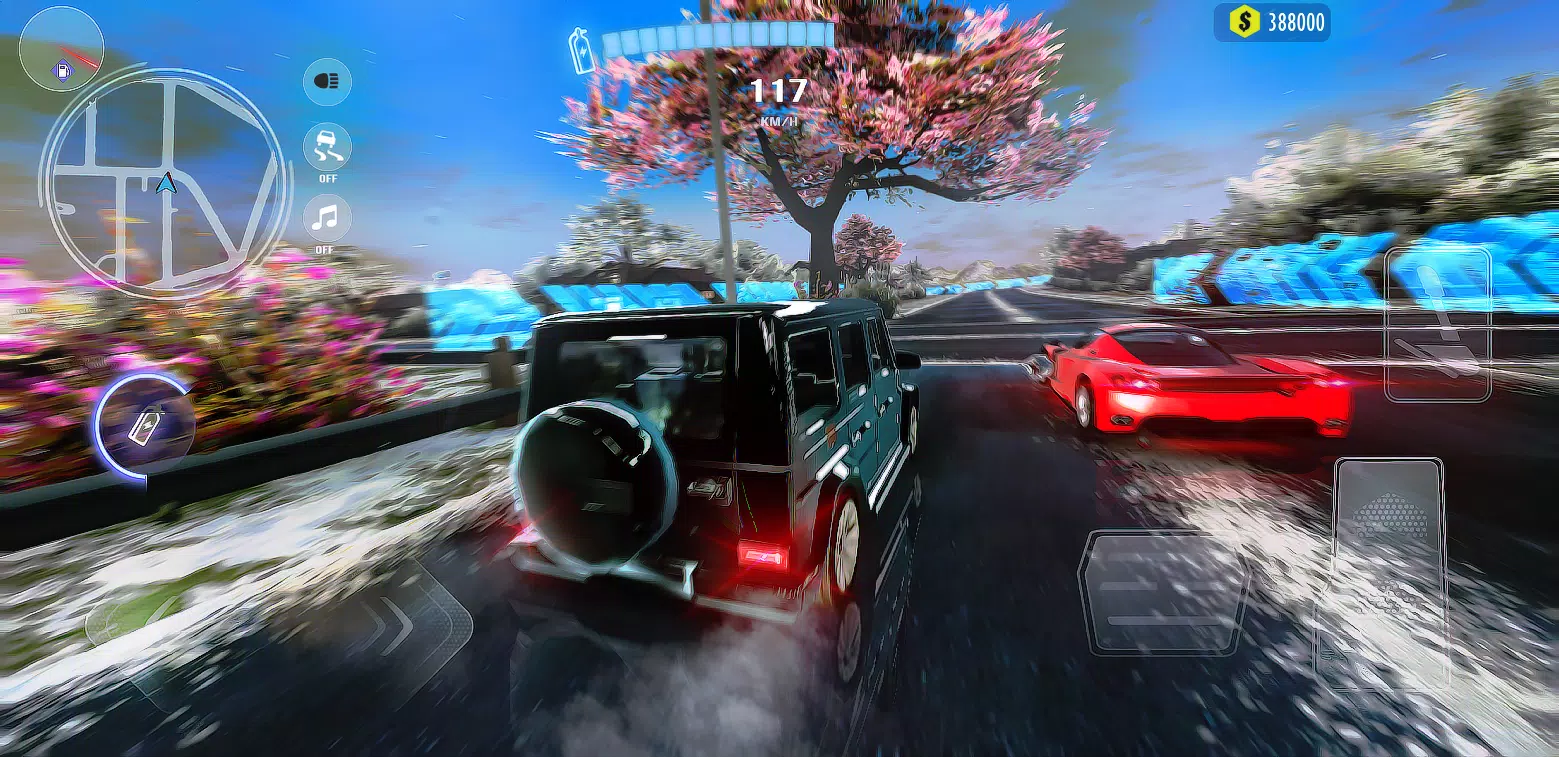This screenshot has height=757, width=1559.
Task: Turn on the in-game music
Action: 326,219
